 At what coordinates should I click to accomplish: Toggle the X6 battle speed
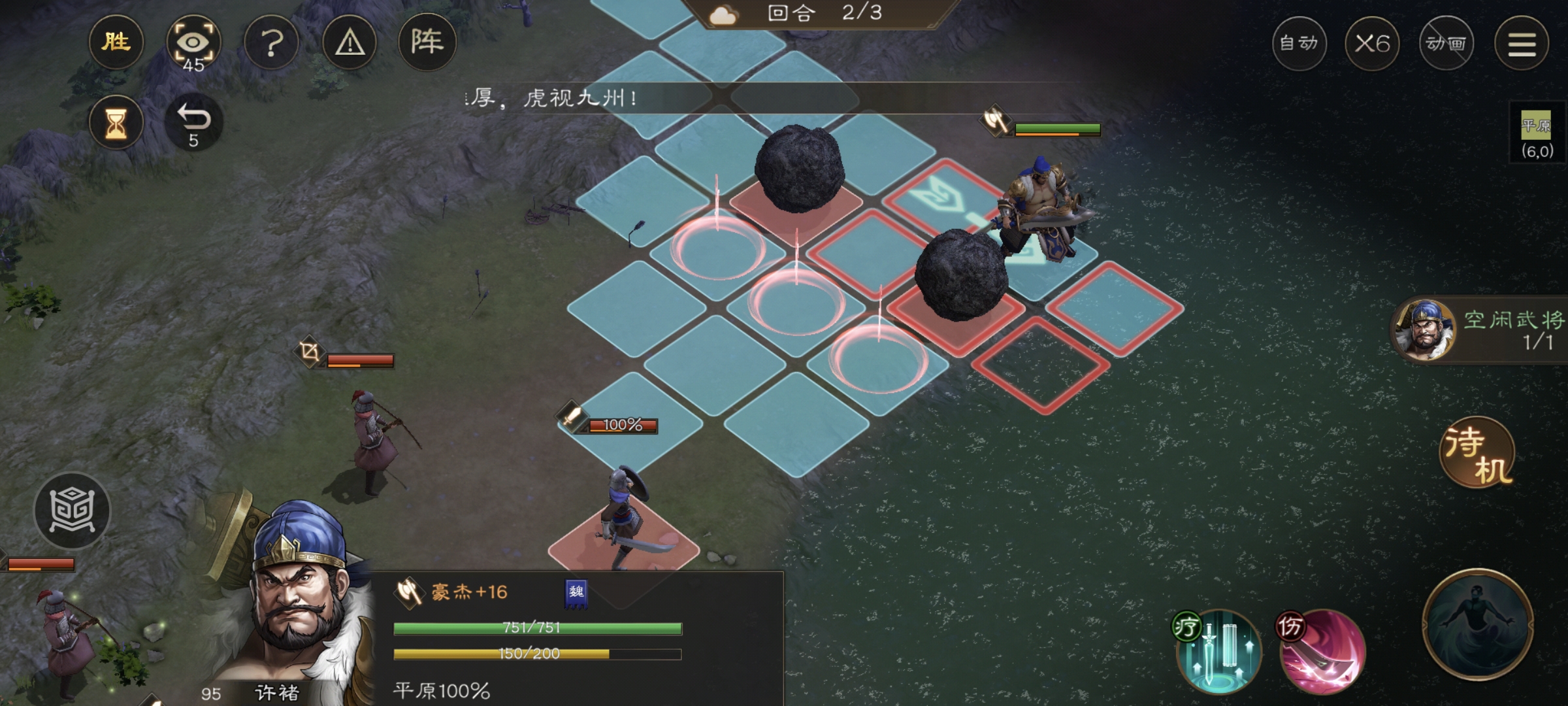(1371, 43)
